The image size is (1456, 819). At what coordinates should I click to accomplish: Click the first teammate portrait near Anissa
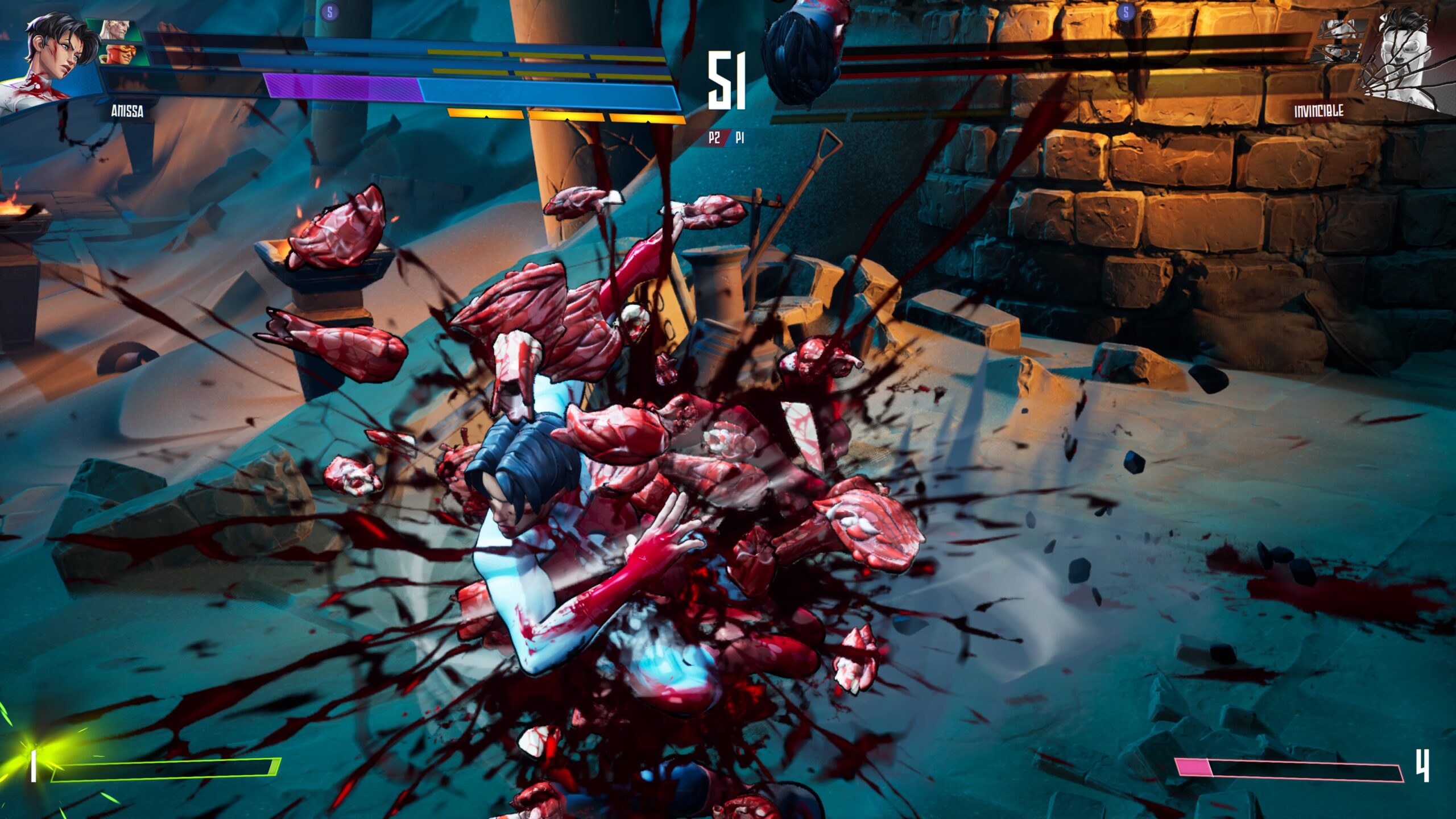coord(117,30)
